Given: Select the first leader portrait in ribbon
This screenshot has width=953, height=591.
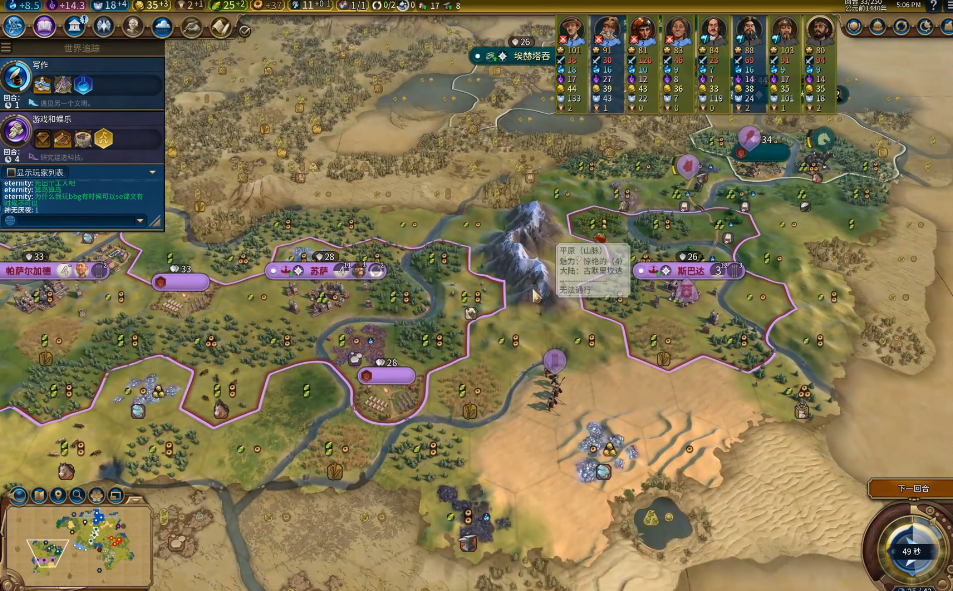Looking at the screenshot, I should 573,29.
